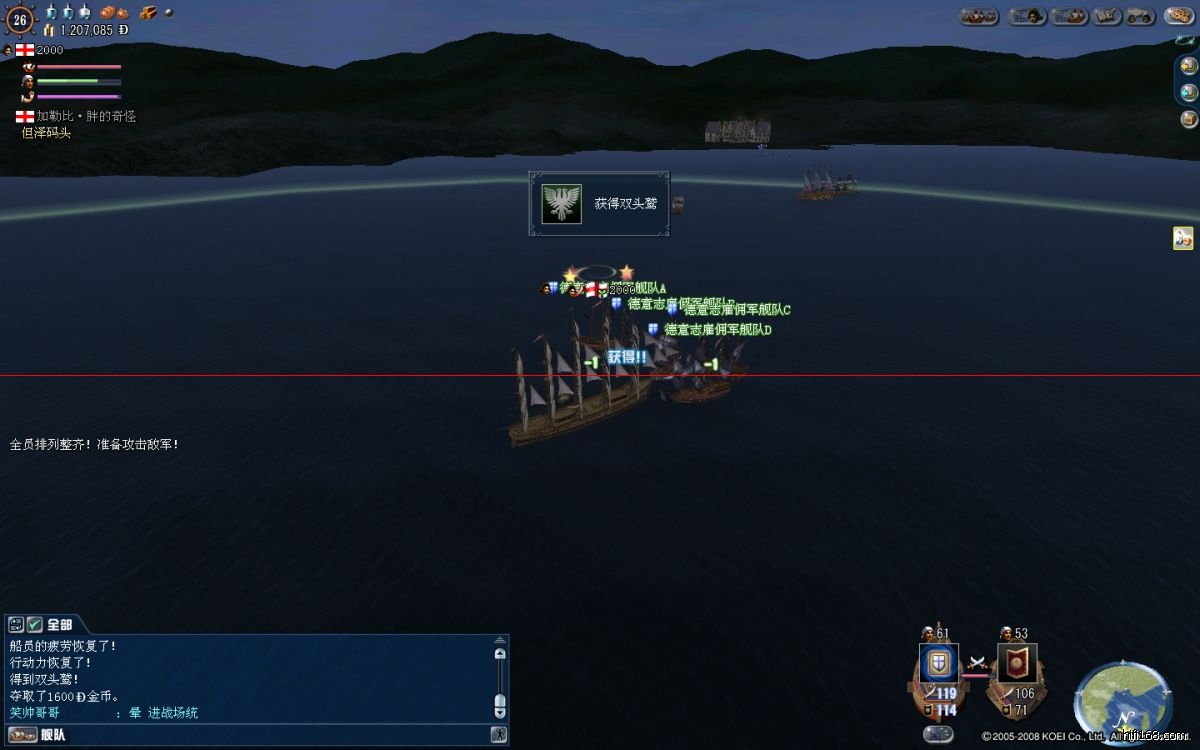Click the yellow star side icon

click(1188, 66)
